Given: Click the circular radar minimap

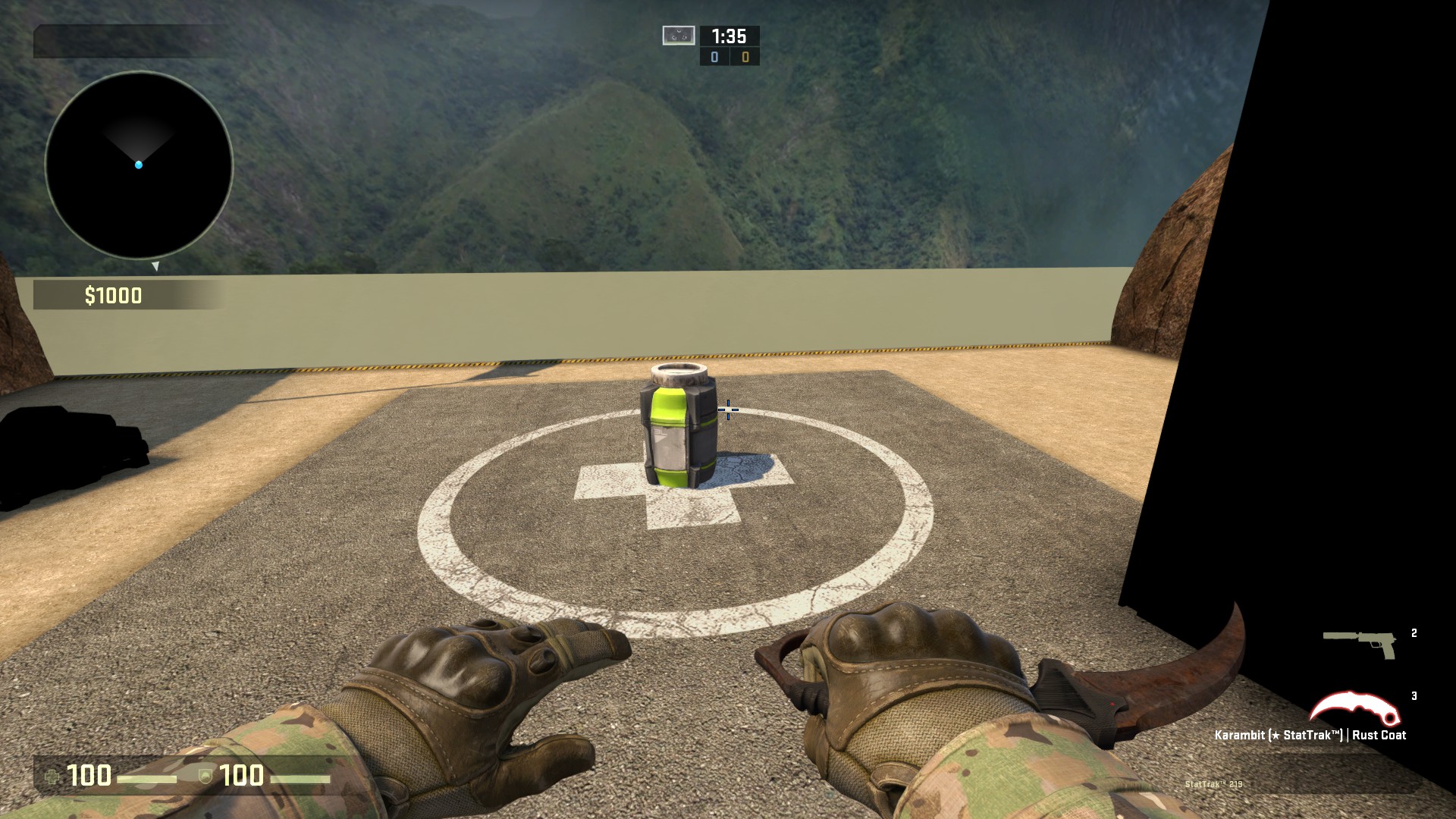Looking at the screenshot, I should point(139,165).
